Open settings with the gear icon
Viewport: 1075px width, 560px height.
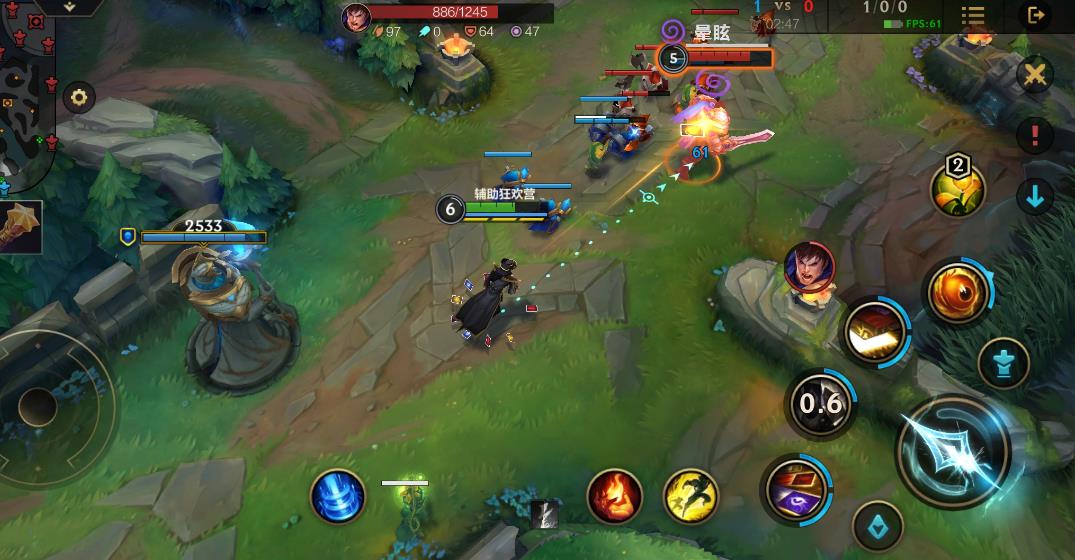[78, 98]
